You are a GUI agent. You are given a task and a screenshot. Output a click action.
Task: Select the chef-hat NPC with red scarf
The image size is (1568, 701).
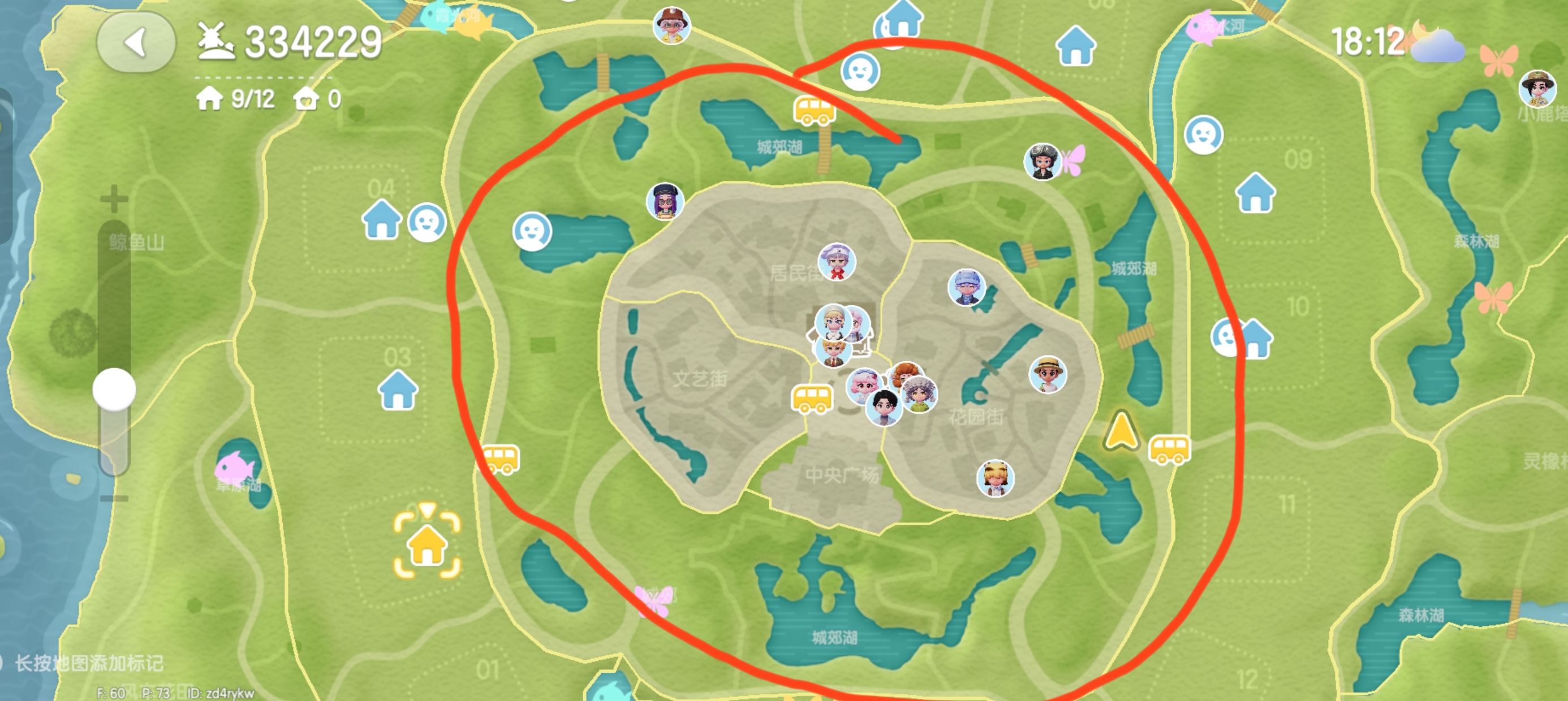[x=837, y=262]
